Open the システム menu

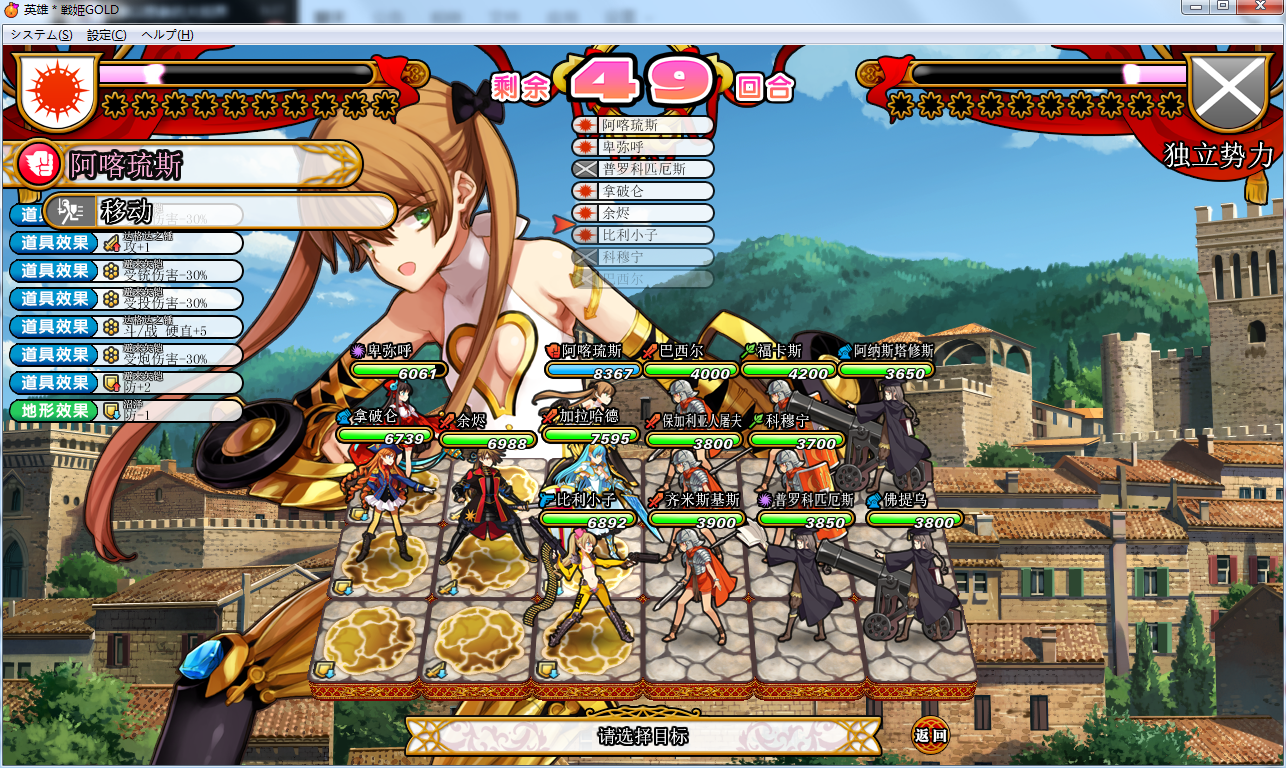pyautogui.click(x=41, y=35)
